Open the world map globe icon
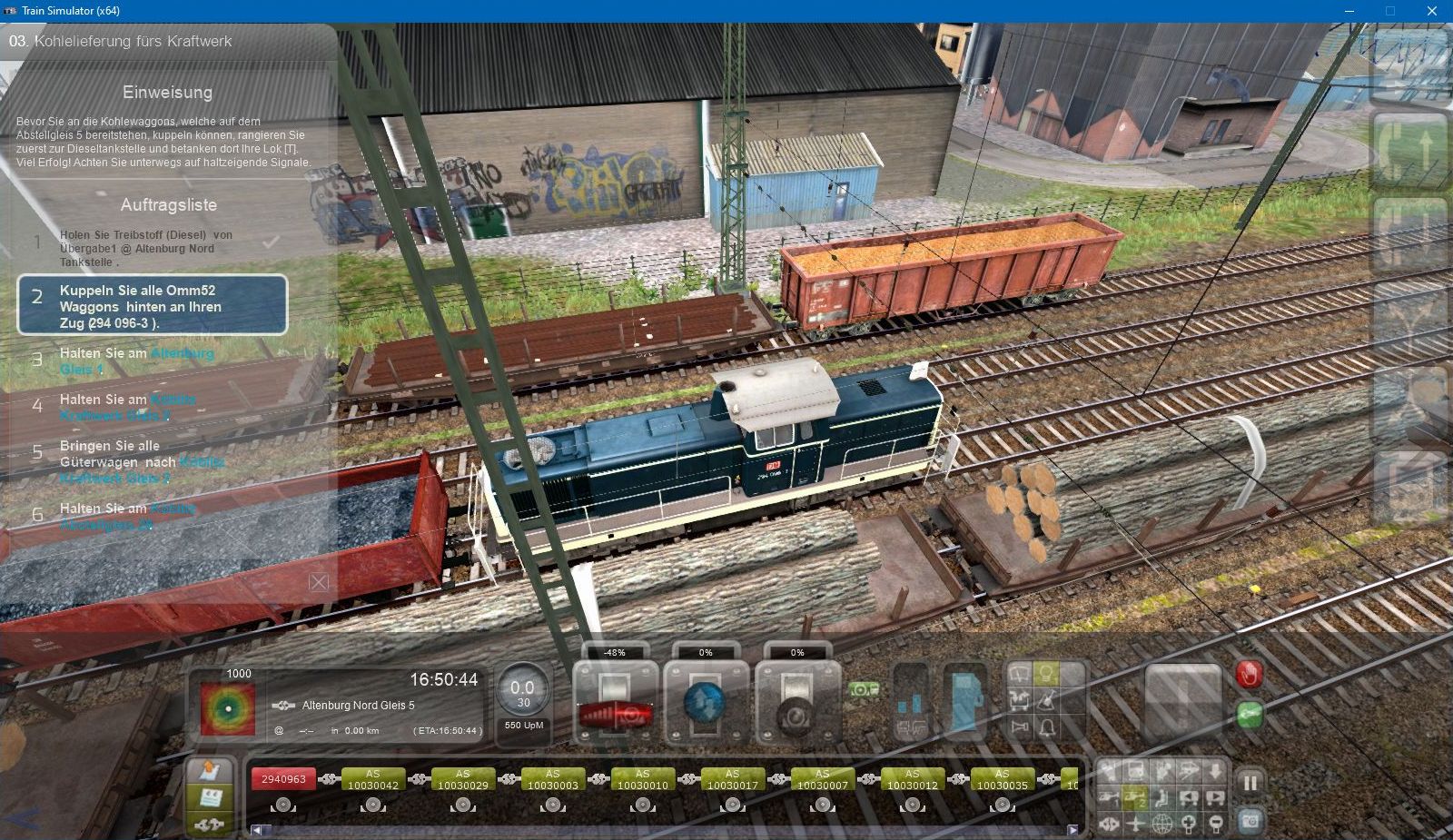Screen dimensions: 1453x840 coord(1162,825)
